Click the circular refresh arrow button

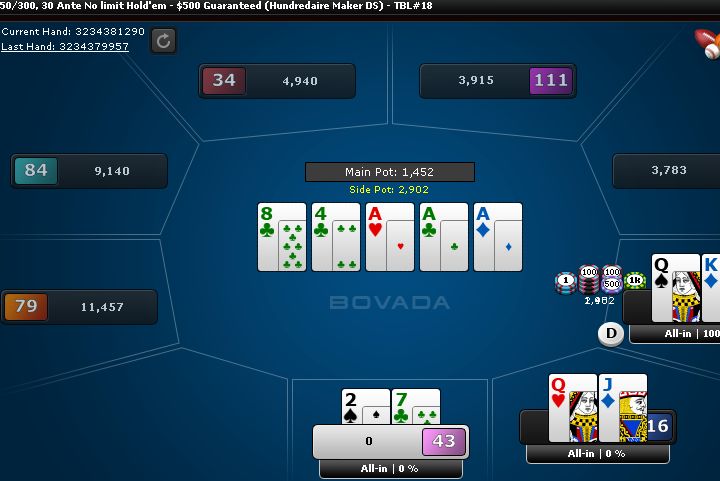point(164,40)
